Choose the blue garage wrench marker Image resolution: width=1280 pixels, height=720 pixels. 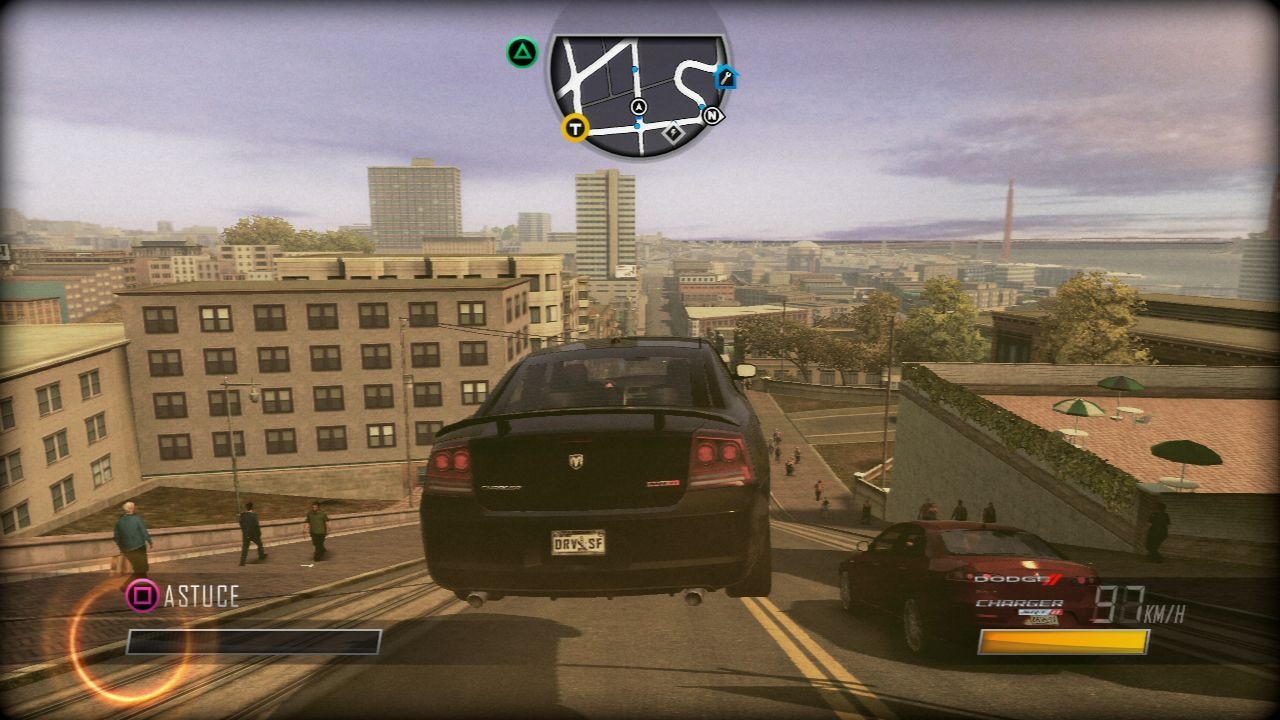(726, 76)
